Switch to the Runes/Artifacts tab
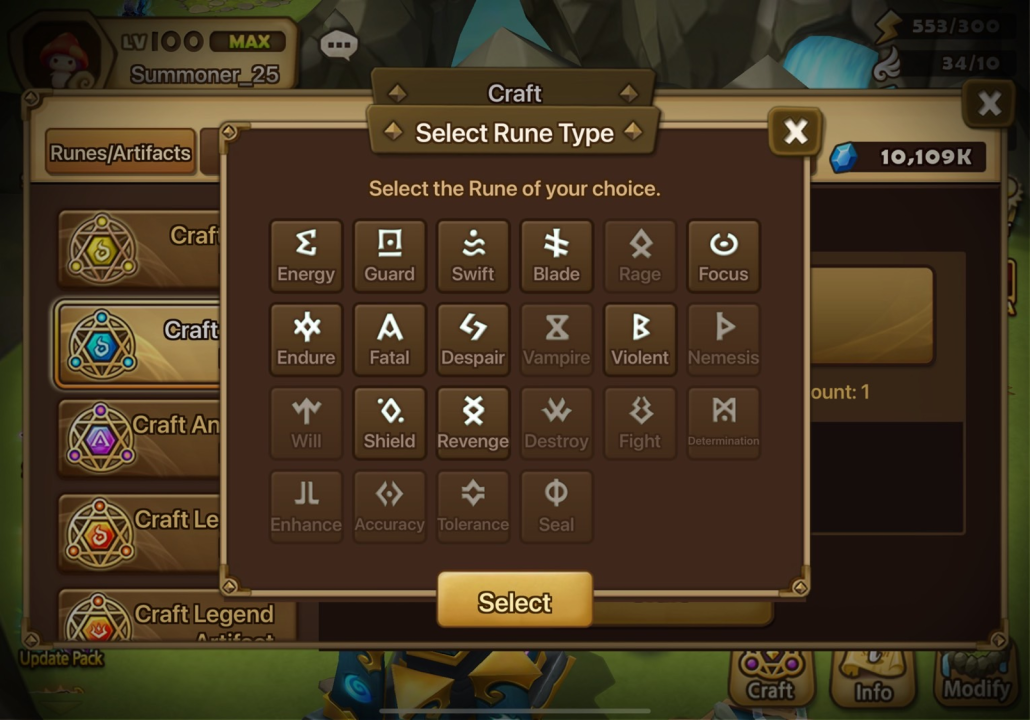This screenshot has width=1030, height=720. (x=120, y=153)
